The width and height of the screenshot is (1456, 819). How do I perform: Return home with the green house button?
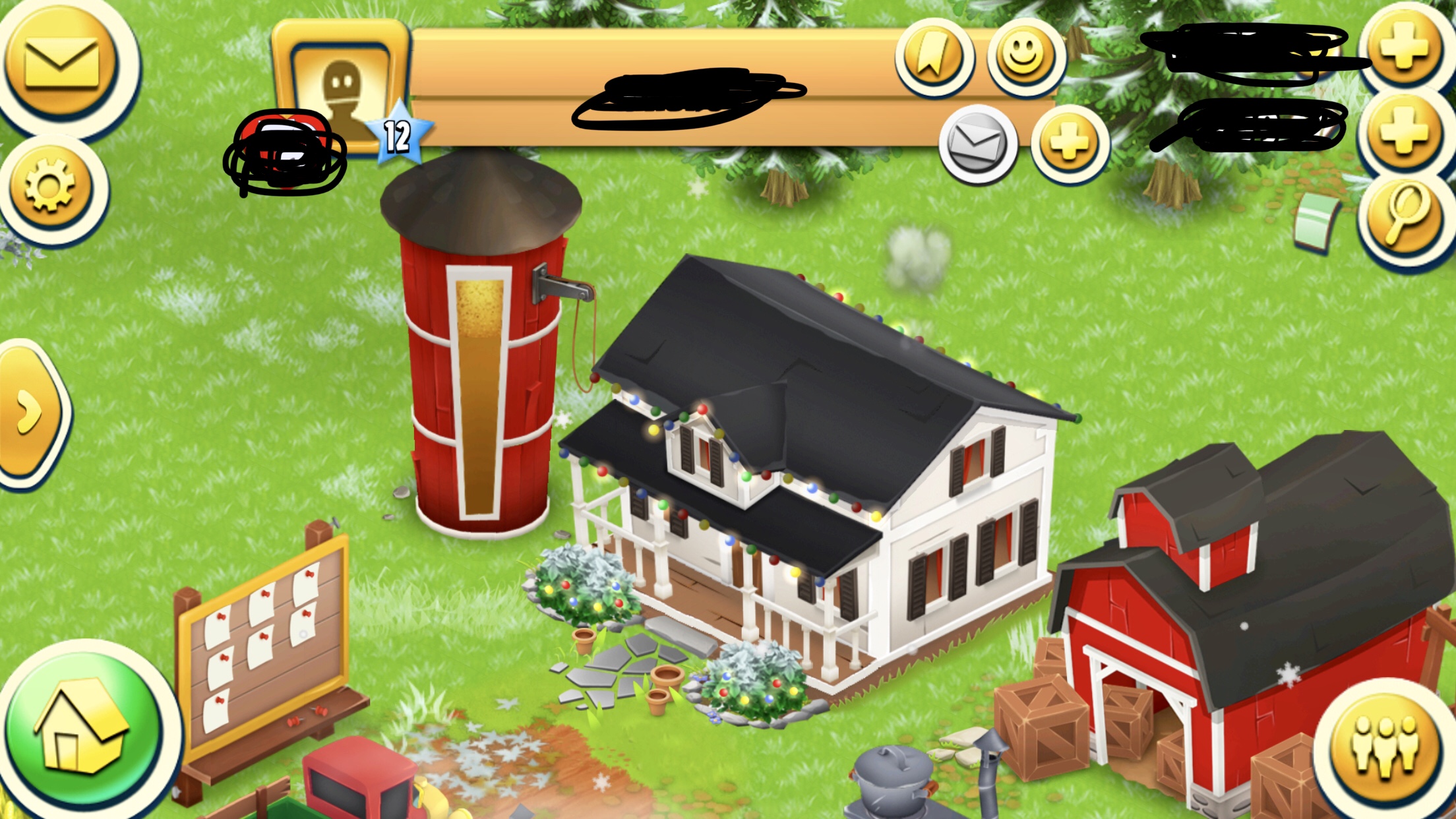coord(82,729)
